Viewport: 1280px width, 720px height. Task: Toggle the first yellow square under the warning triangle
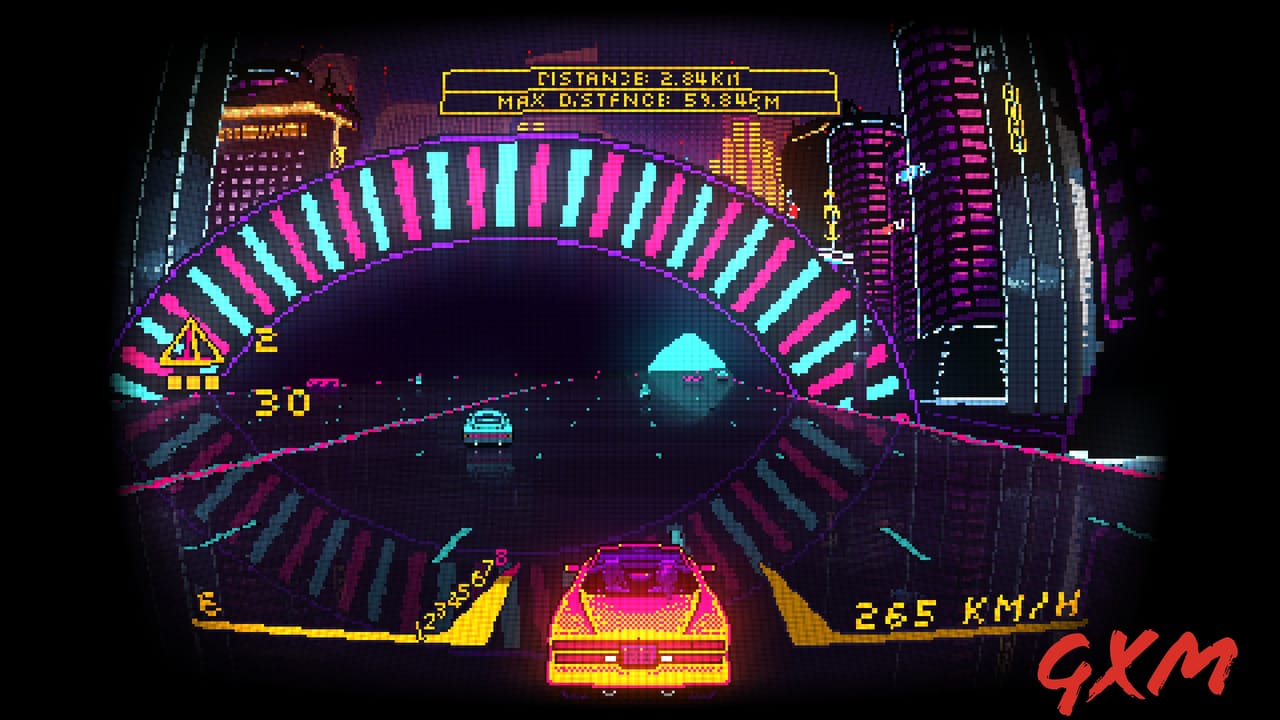(174, 384)
